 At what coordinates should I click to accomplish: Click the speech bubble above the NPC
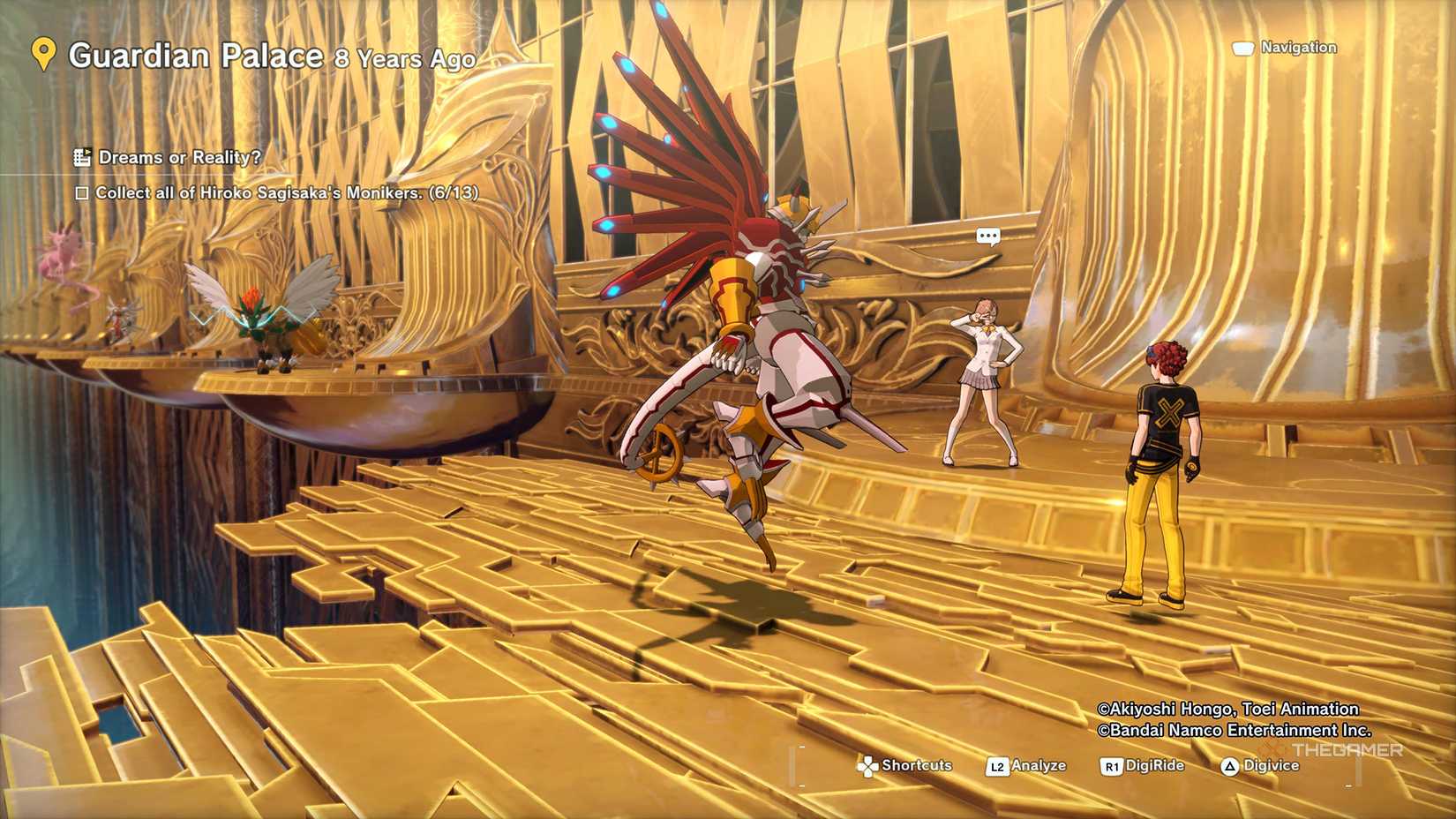(x=989, y=235)
